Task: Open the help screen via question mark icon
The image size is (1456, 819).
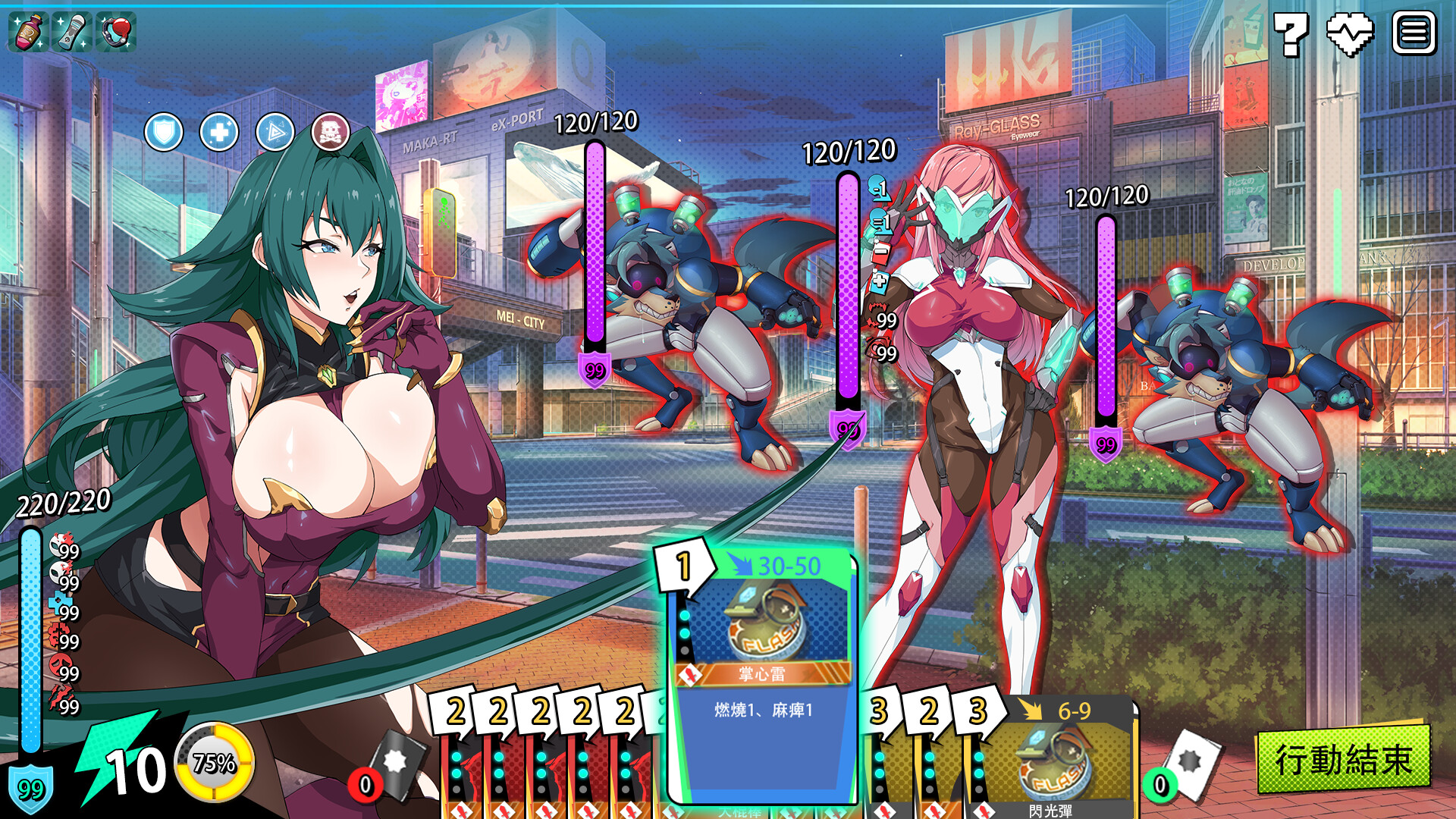Action: click(1292, 33)
